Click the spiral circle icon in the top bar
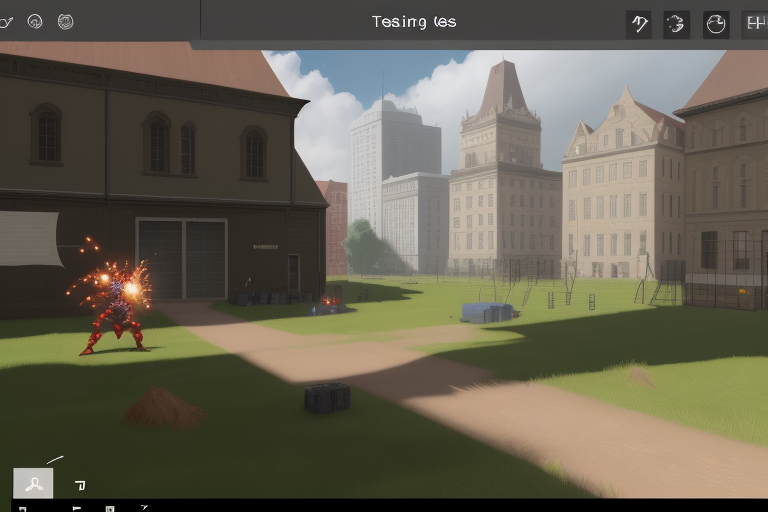768x512 pixels. (x=34, y=21)
